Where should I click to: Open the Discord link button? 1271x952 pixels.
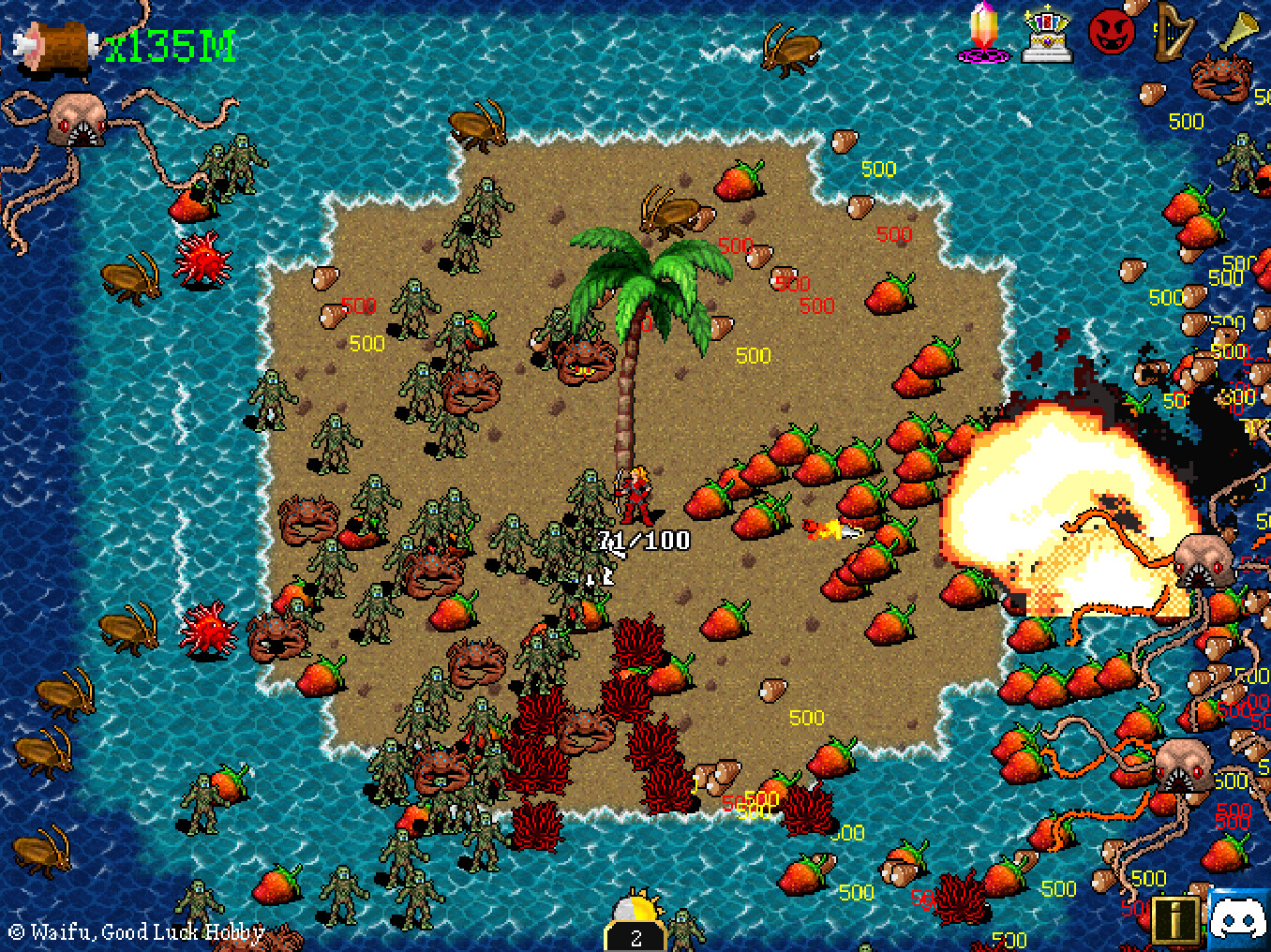point(1239,917)
